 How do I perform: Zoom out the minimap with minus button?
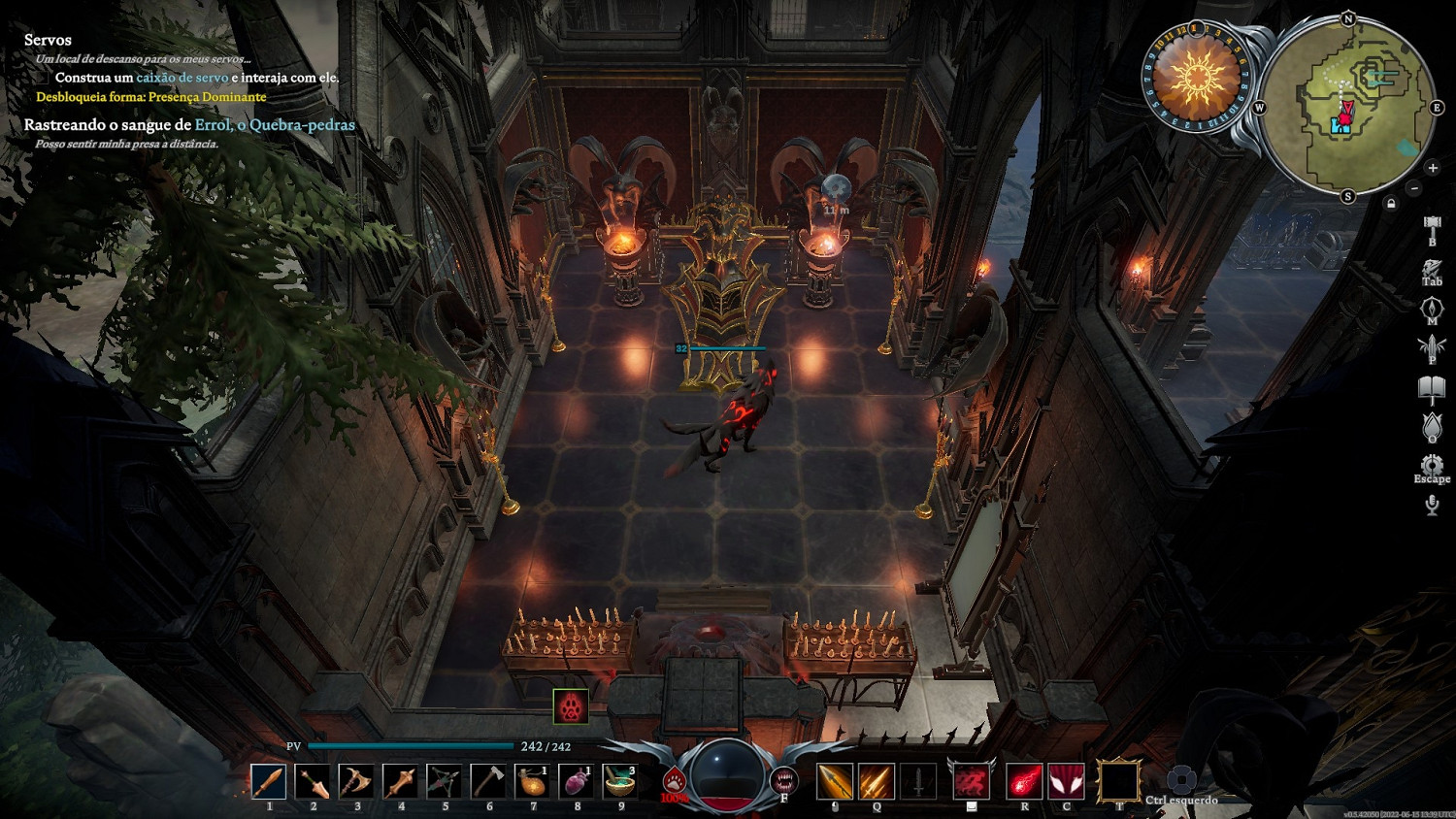pyautogui.click(x=1414, y=188)
